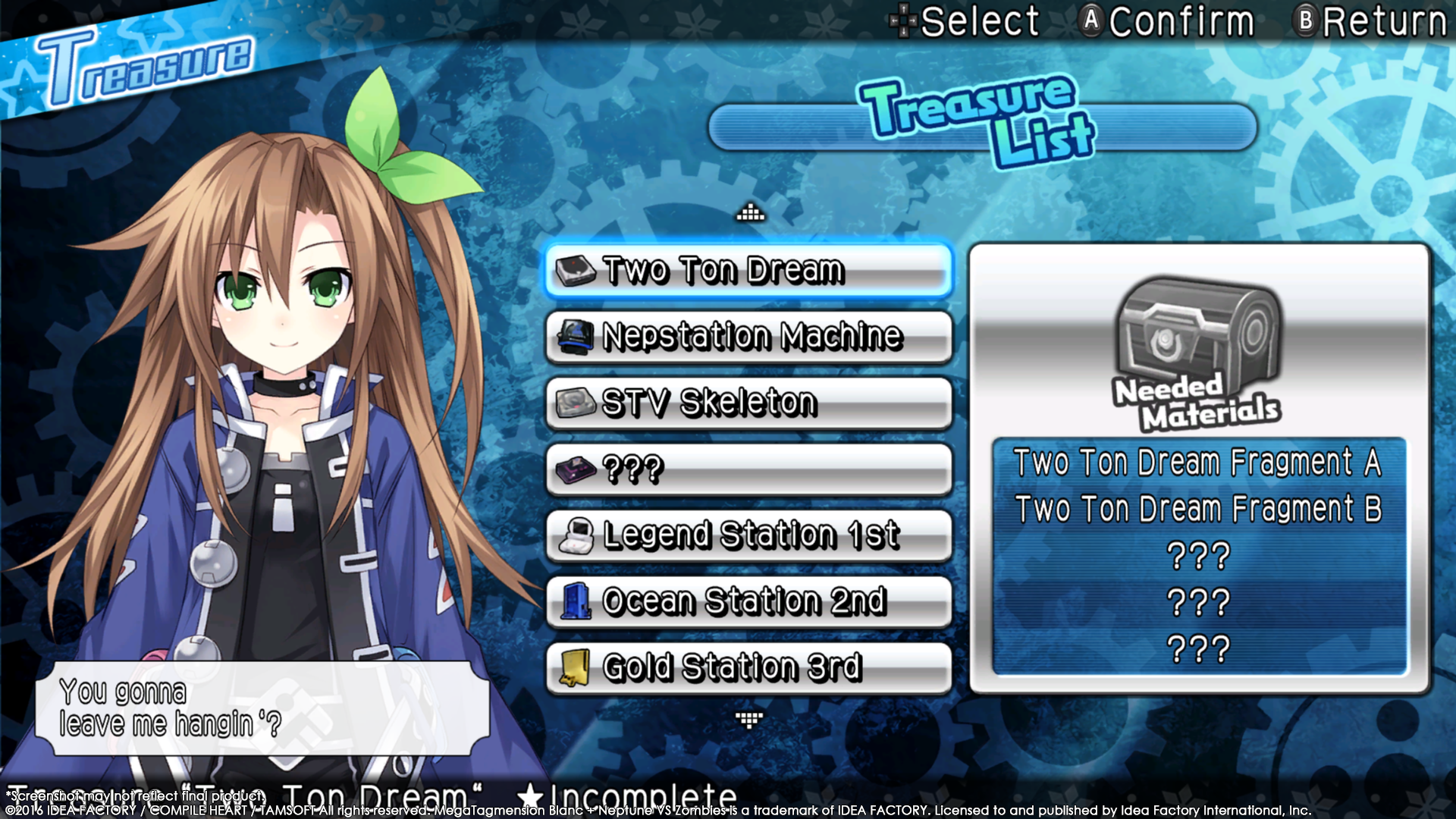Choose Ocean Station 2nd treasure
The height and width of the screenshot is (819, 1456).
coord(748,601)
